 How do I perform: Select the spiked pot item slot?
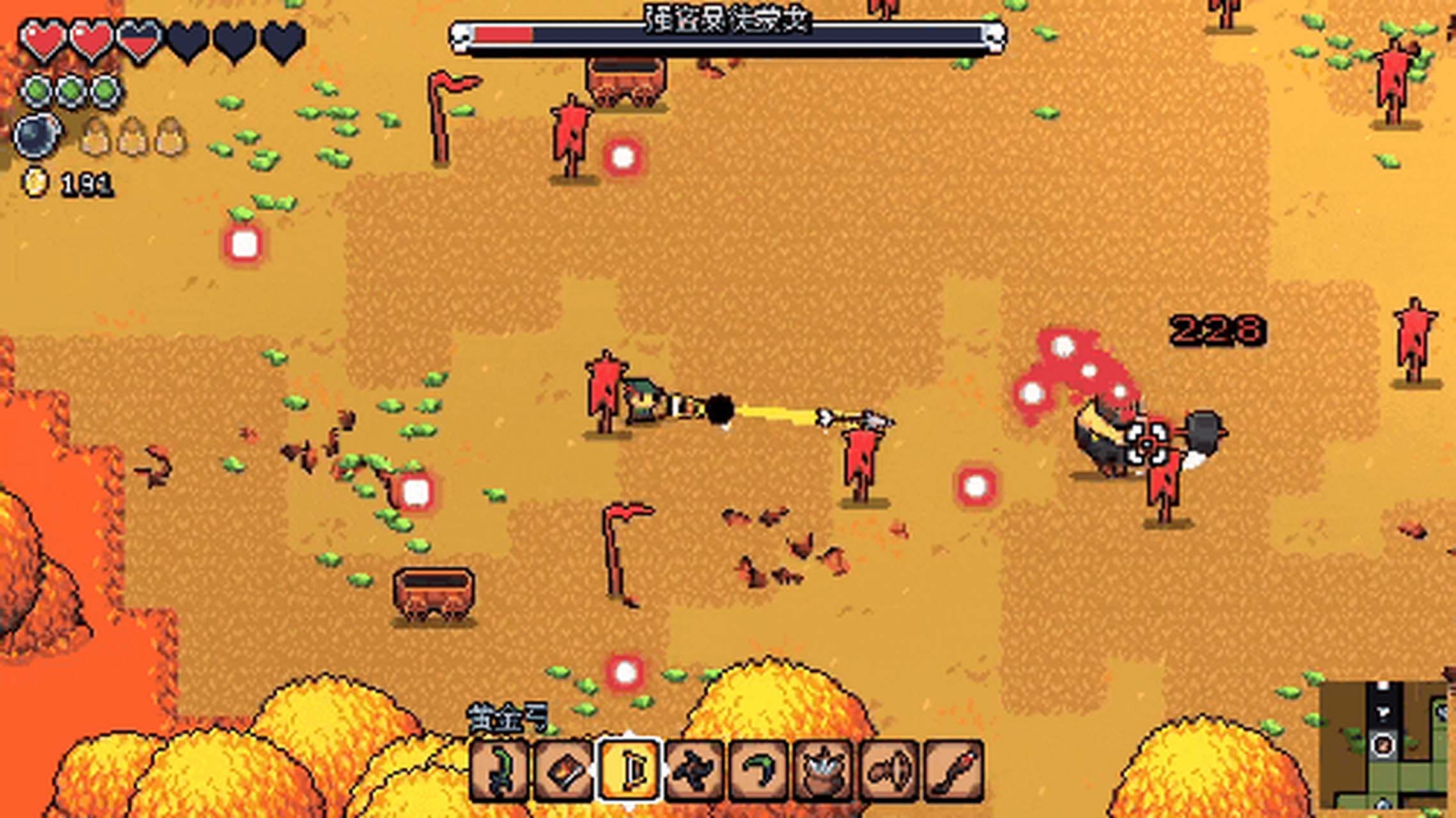coord(825,771)
